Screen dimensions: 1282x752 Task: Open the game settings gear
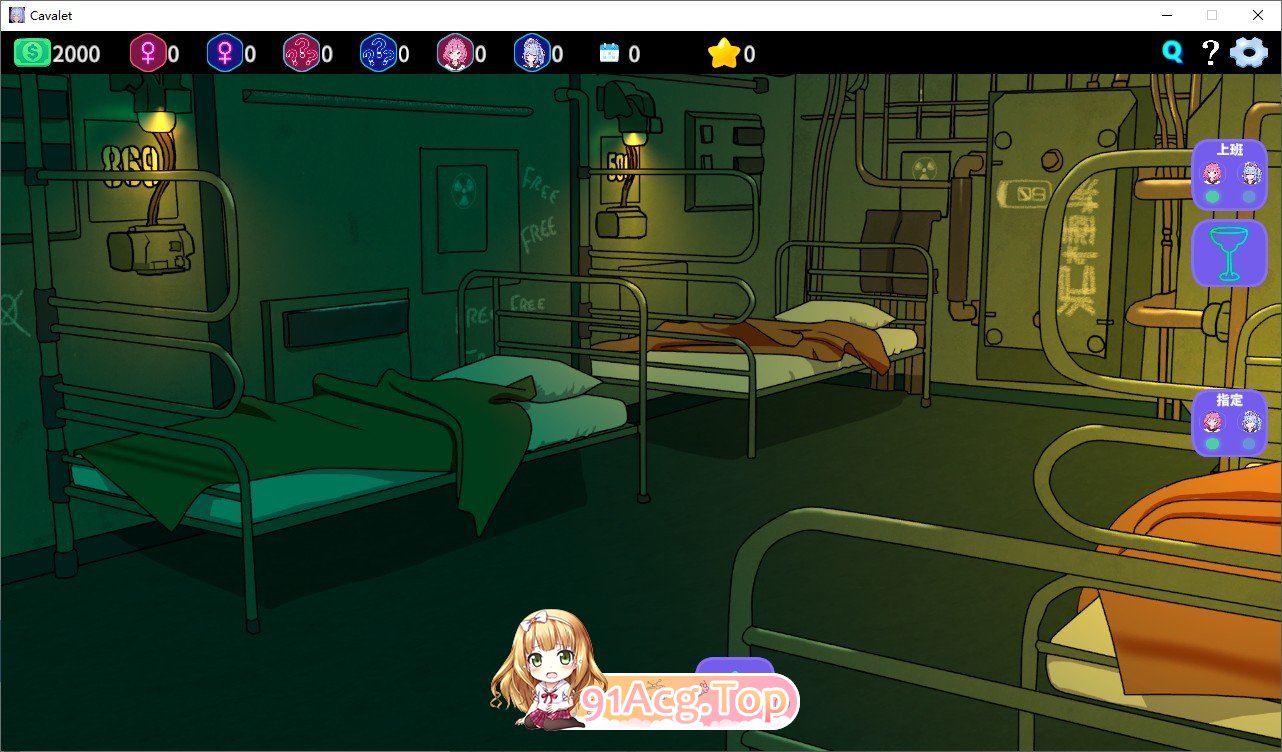[1247, 53]
